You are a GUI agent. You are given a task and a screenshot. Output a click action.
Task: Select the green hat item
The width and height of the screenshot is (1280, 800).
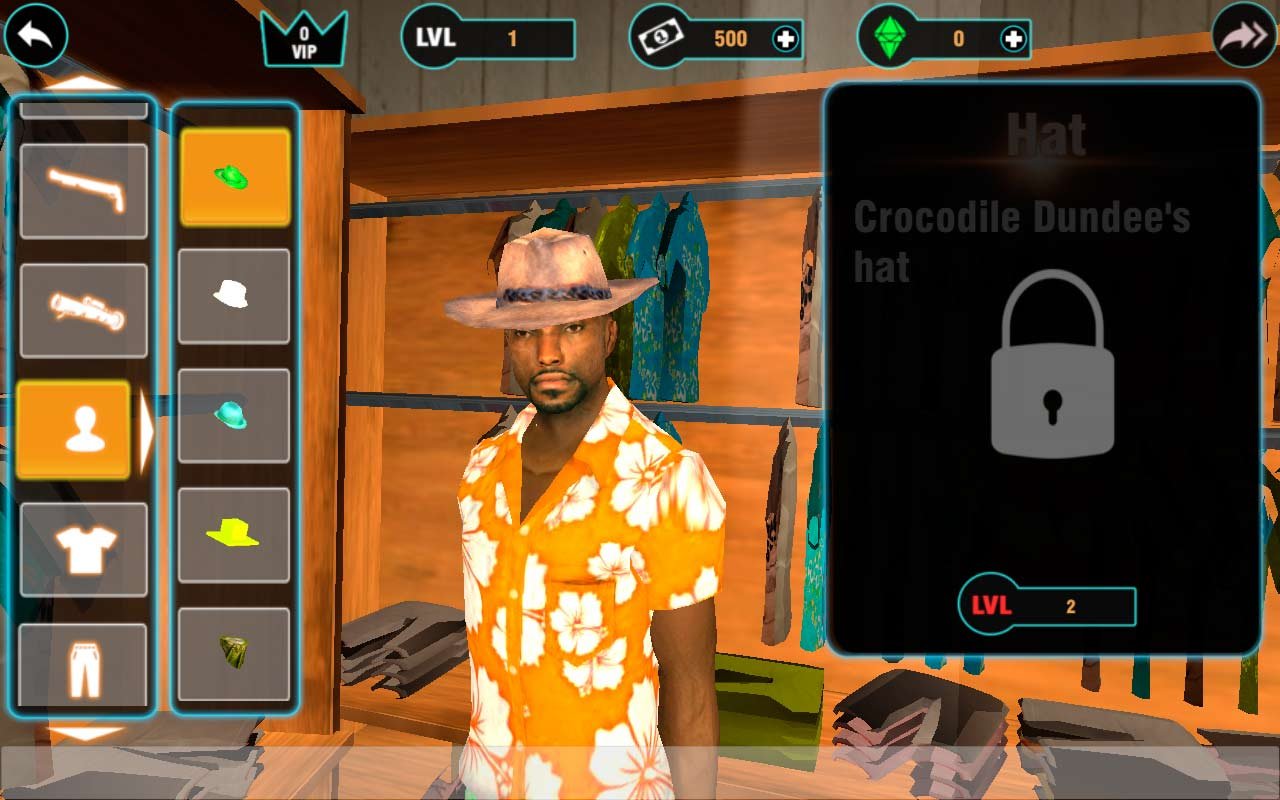[x=235, y=177]
